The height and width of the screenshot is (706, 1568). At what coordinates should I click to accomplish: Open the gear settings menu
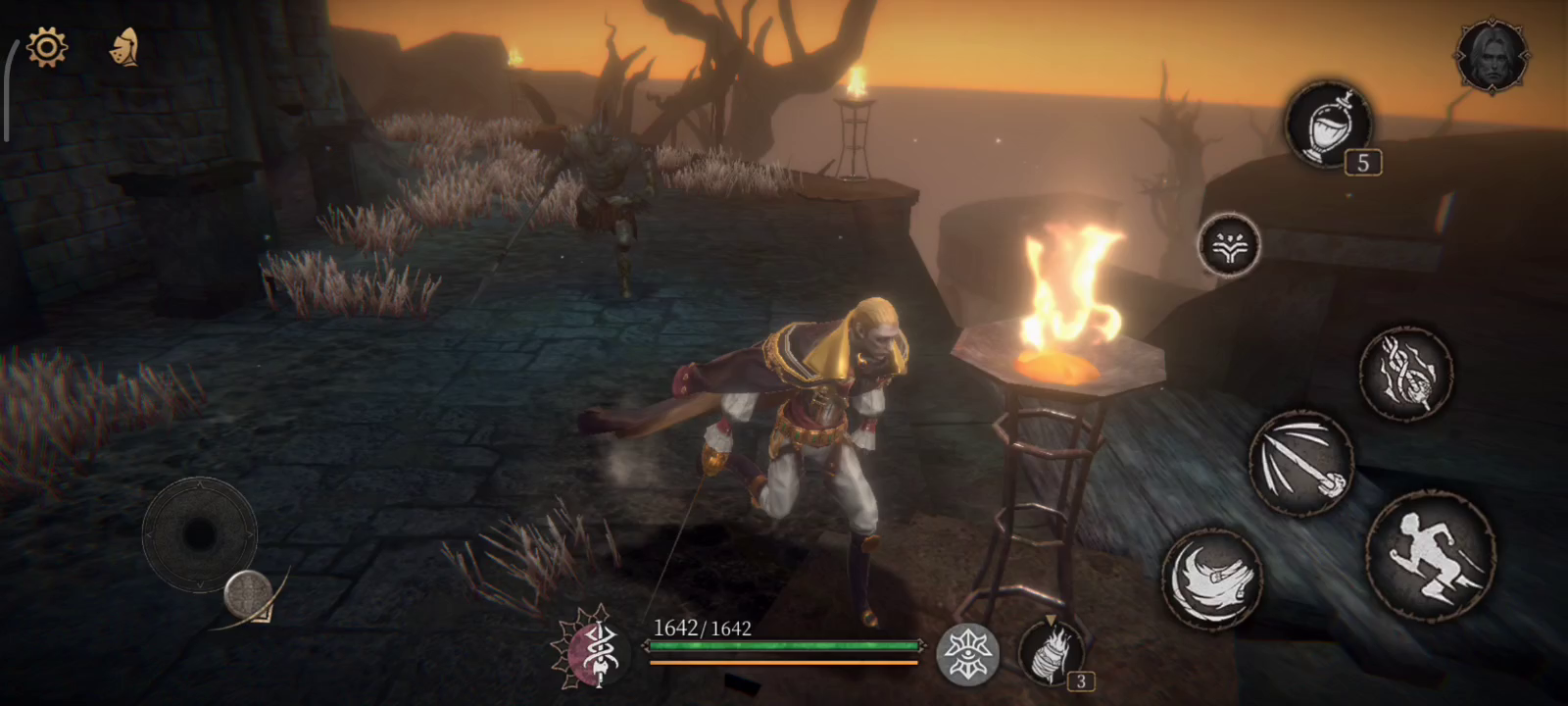click(x=47, y=46)
